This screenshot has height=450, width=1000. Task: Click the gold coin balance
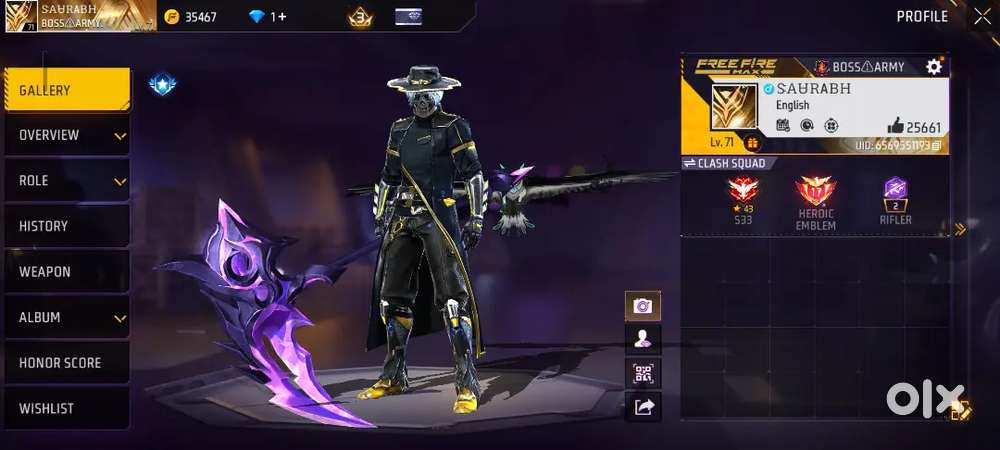(x=190, y=17)
